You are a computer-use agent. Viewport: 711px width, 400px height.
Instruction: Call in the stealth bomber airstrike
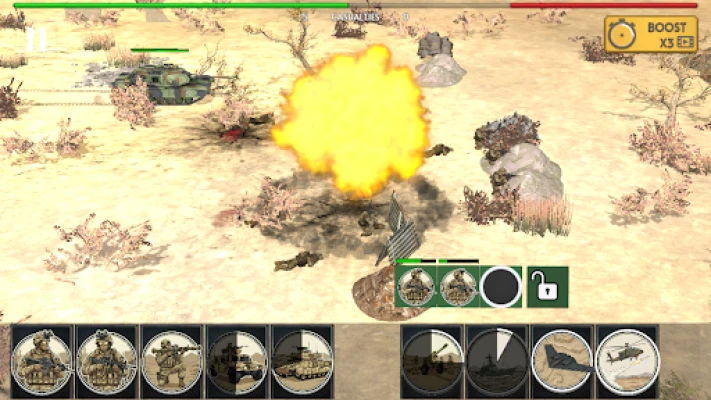(x=562, y=360)
